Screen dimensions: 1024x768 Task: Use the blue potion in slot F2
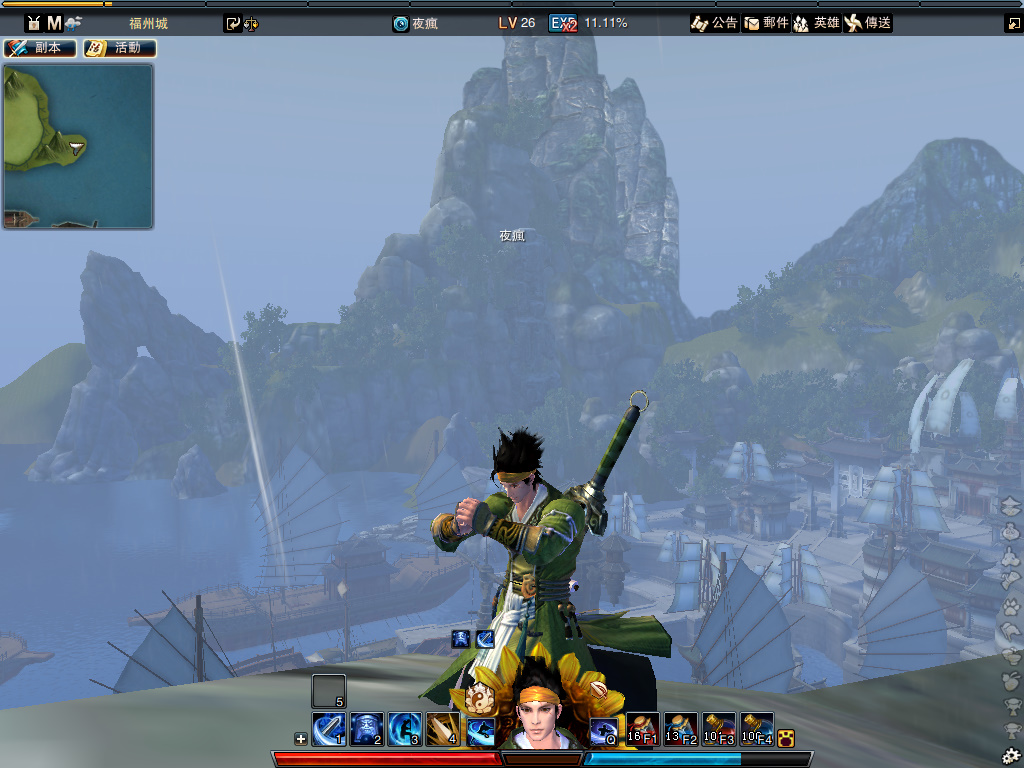pyautogui.click(x=681, y=730)
